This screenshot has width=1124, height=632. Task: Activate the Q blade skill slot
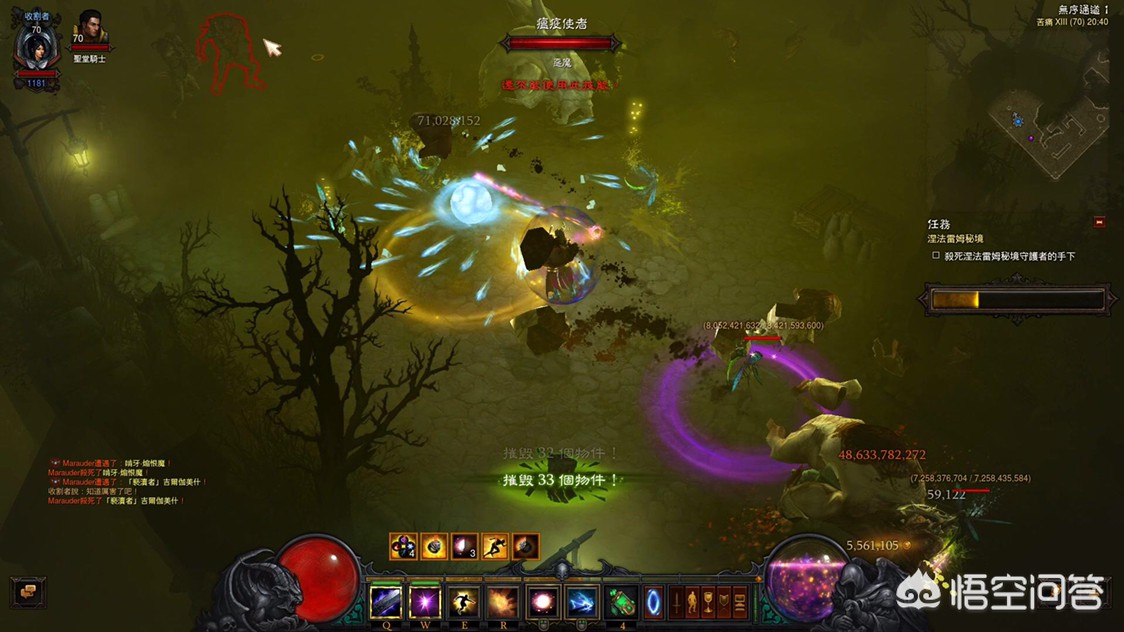[x=386, y=602]
